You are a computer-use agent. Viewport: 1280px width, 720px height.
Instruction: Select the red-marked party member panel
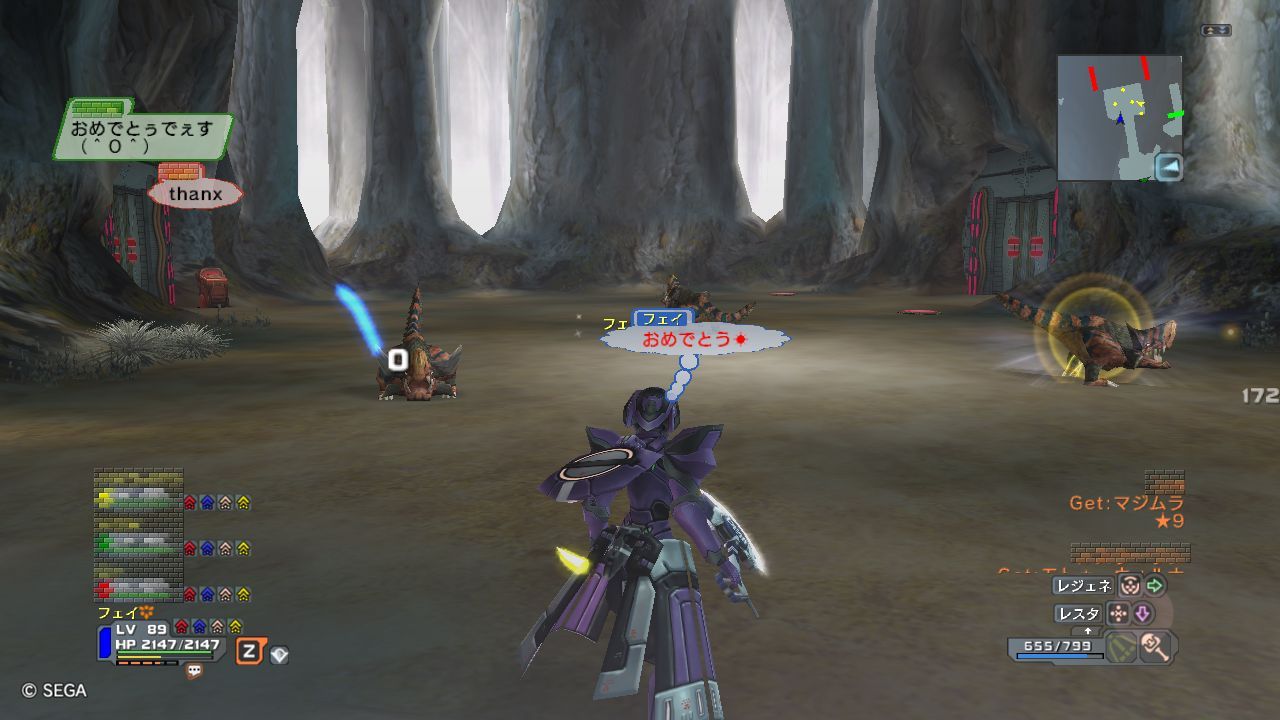coord(139,586)
